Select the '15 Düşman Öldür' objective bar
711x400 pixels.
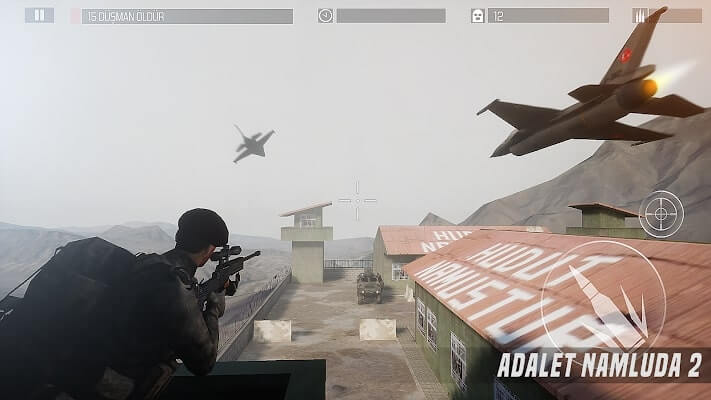pos(187,16)
